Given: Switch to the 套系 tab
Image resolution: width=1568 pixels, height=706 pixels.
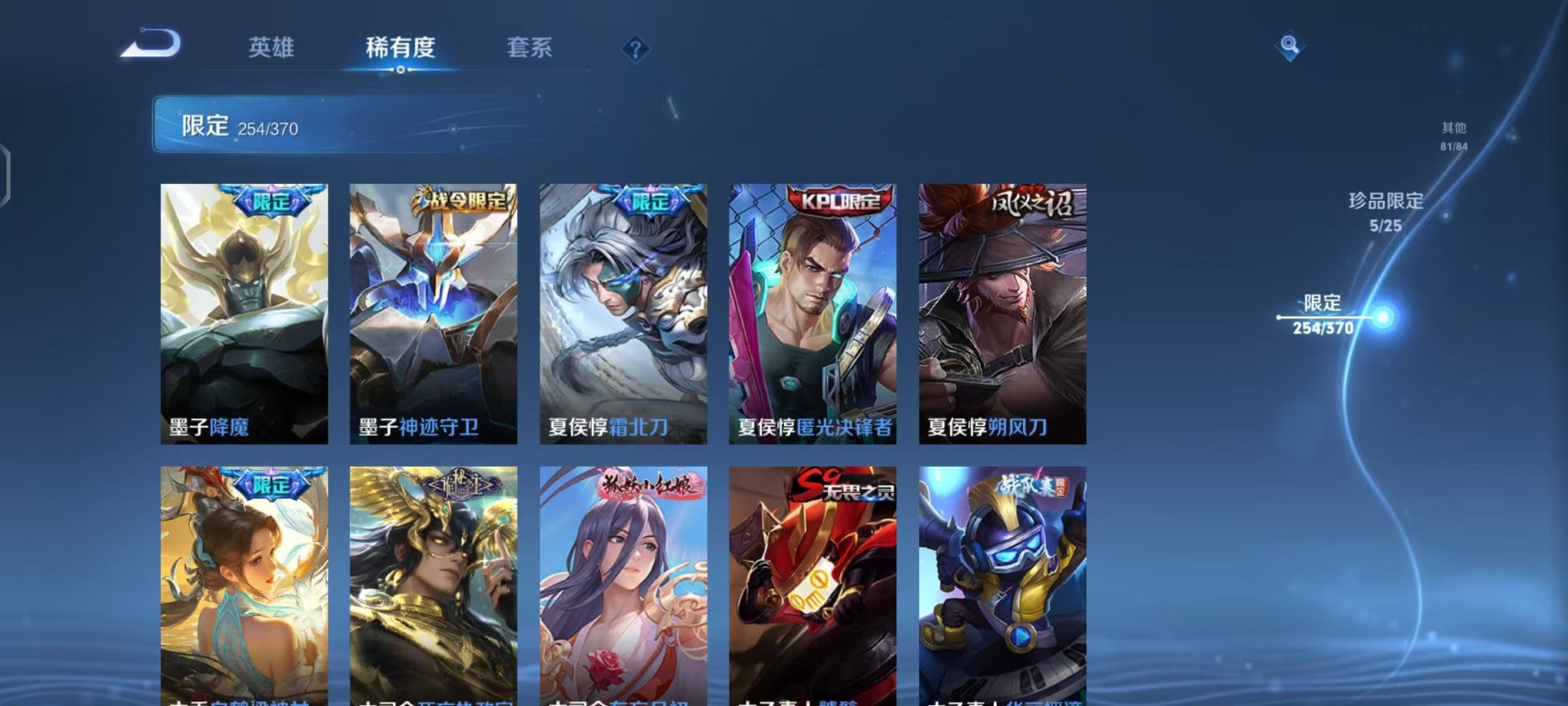Looking at the screenshot, I should (x=531, y=46).
